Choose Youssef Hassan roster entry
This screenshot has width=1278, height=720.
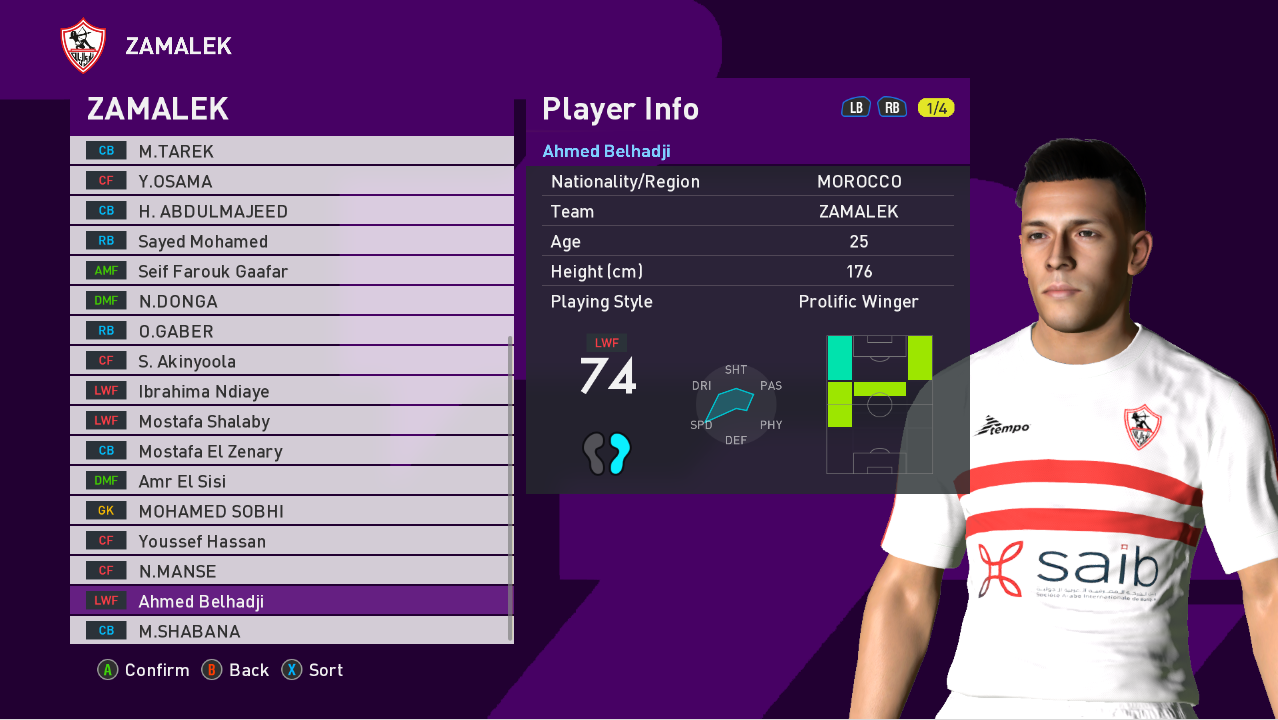[x=290, y=541]
